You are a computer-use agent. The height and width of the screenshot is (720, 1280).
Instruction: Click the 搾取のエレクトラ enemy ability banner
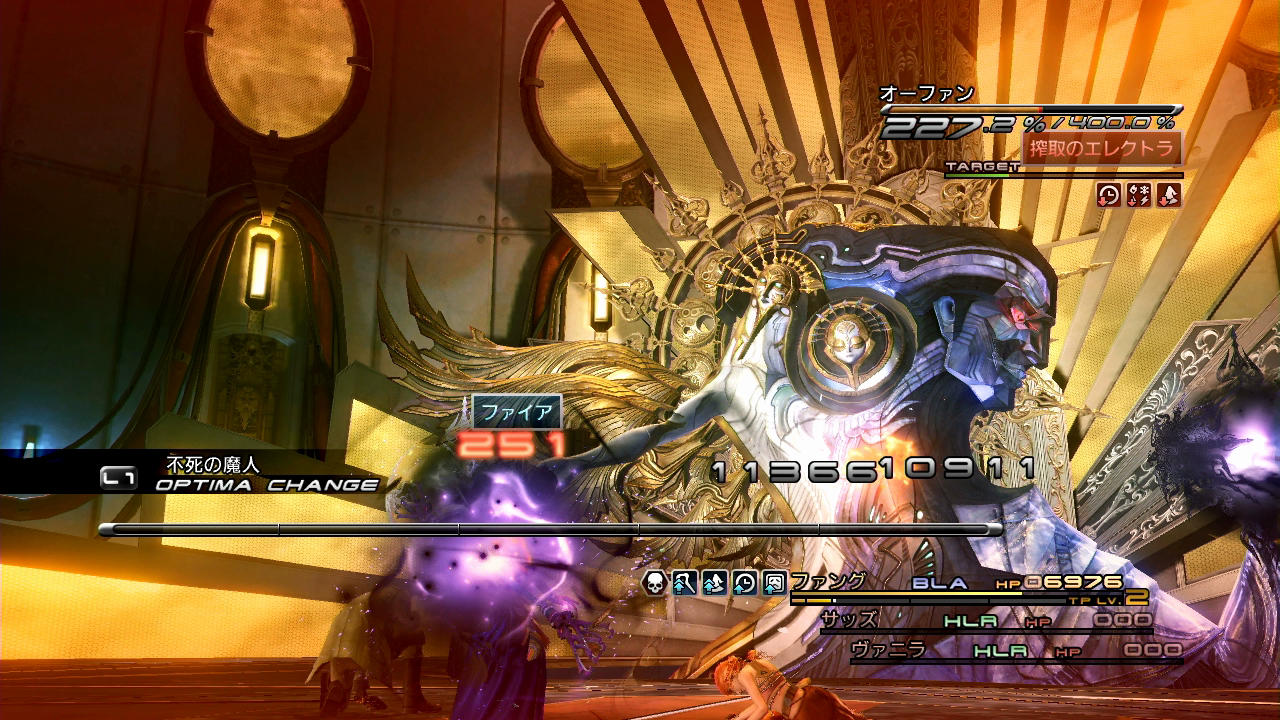click(x=1101, y=148)
